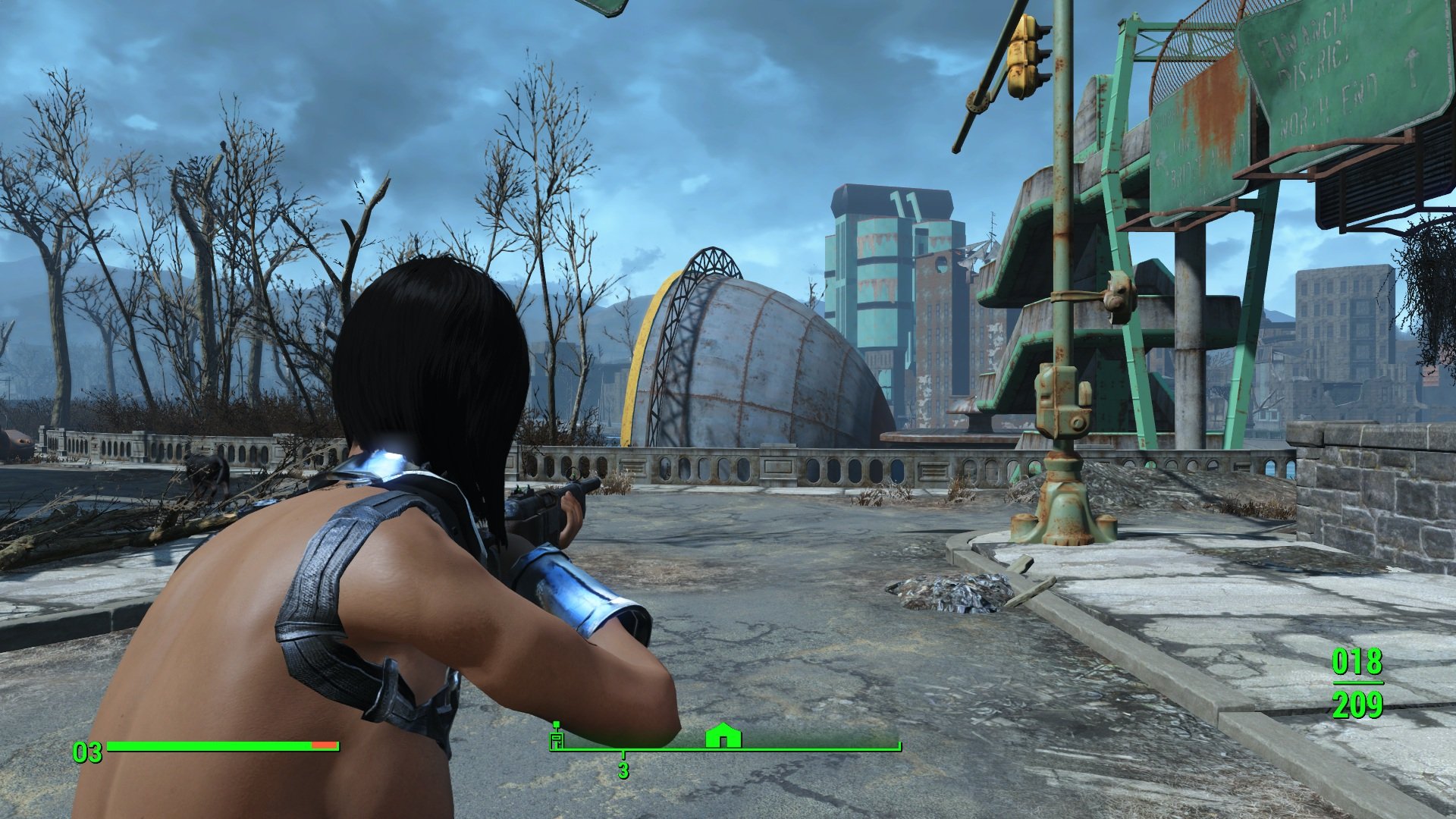Select the antenna building marker on compass

557,736
